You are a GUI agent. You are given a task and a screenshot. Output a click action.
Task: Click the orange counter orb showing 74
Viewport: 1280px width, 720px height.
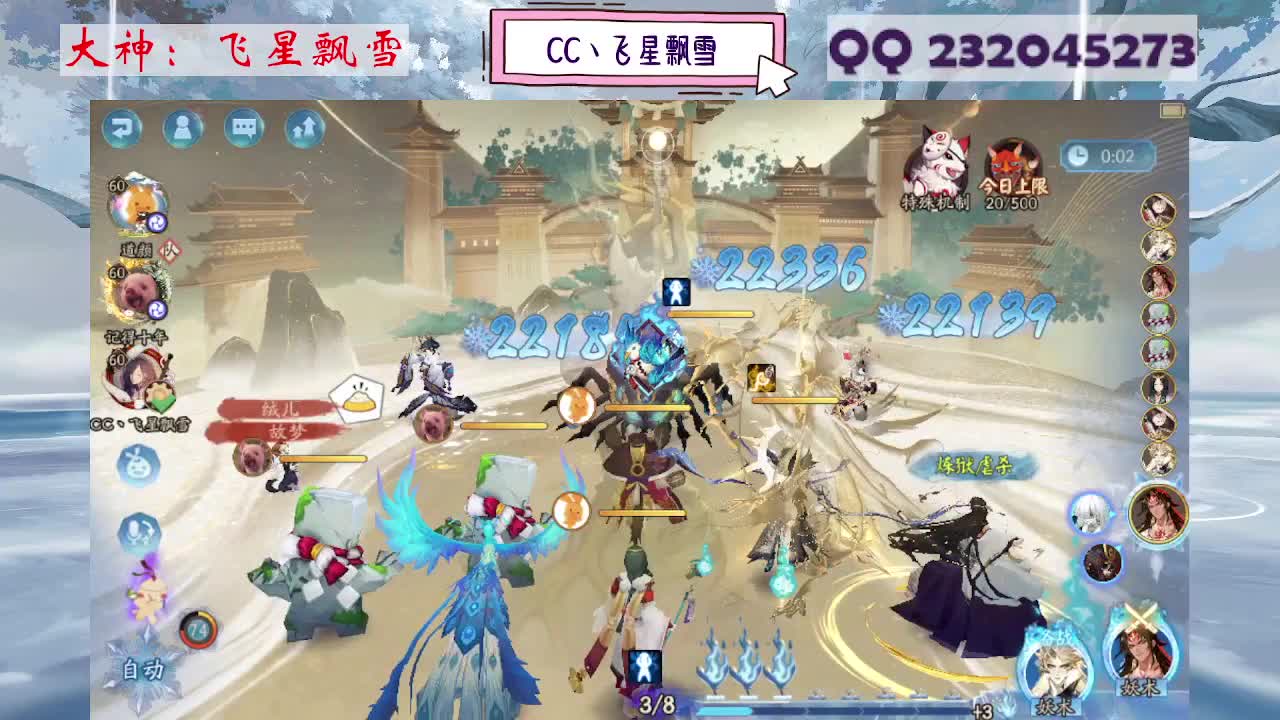coord(199,632)
